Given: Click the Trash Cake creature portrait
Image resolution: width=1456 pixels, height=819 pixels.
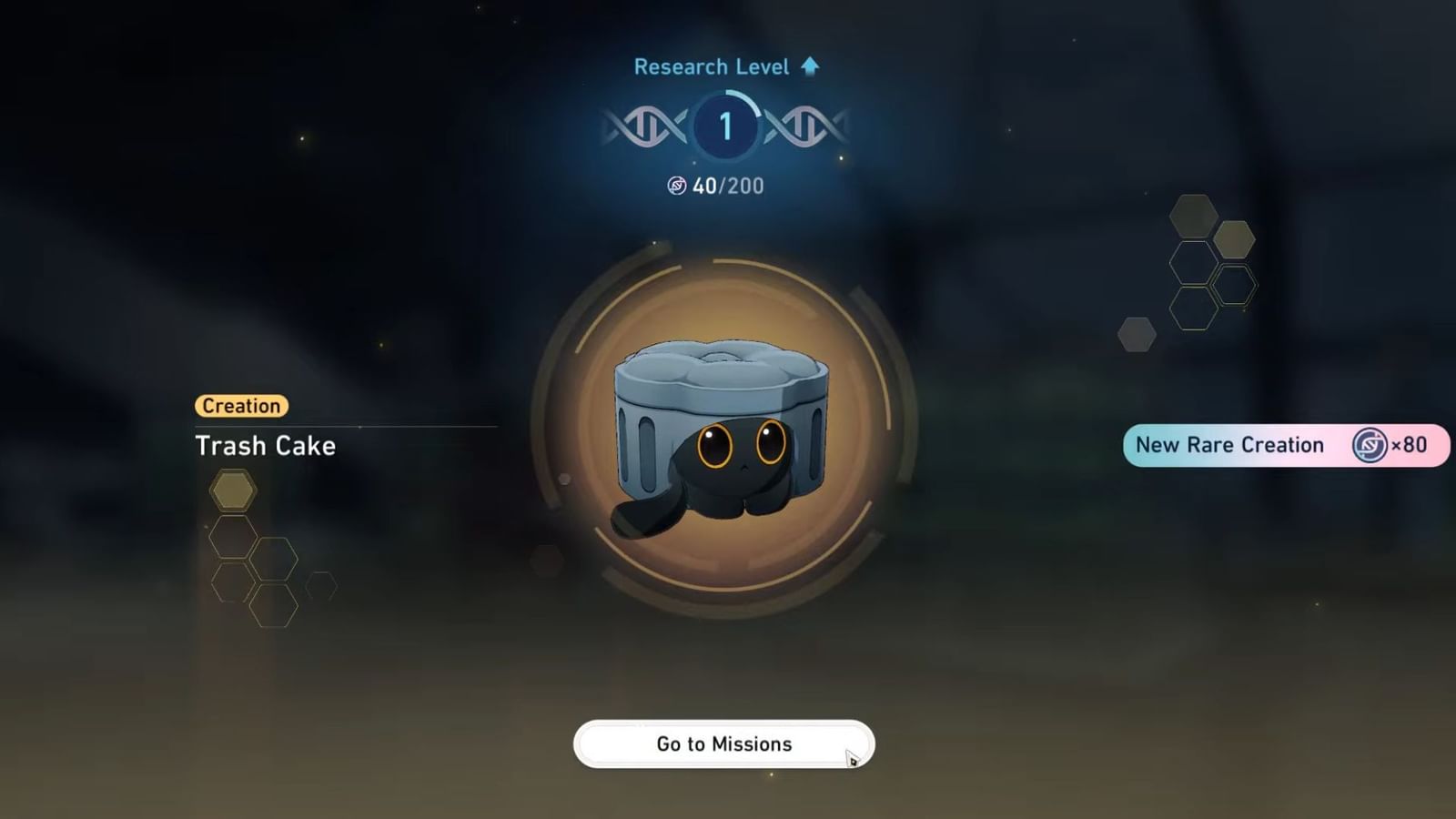Looking at the screenshot, I should click(x=723, y=437).
